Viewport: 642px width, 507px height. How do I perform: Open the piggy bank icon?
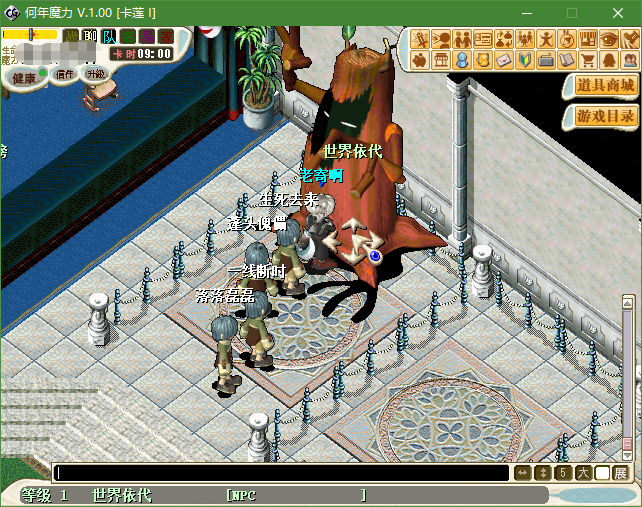420,61
